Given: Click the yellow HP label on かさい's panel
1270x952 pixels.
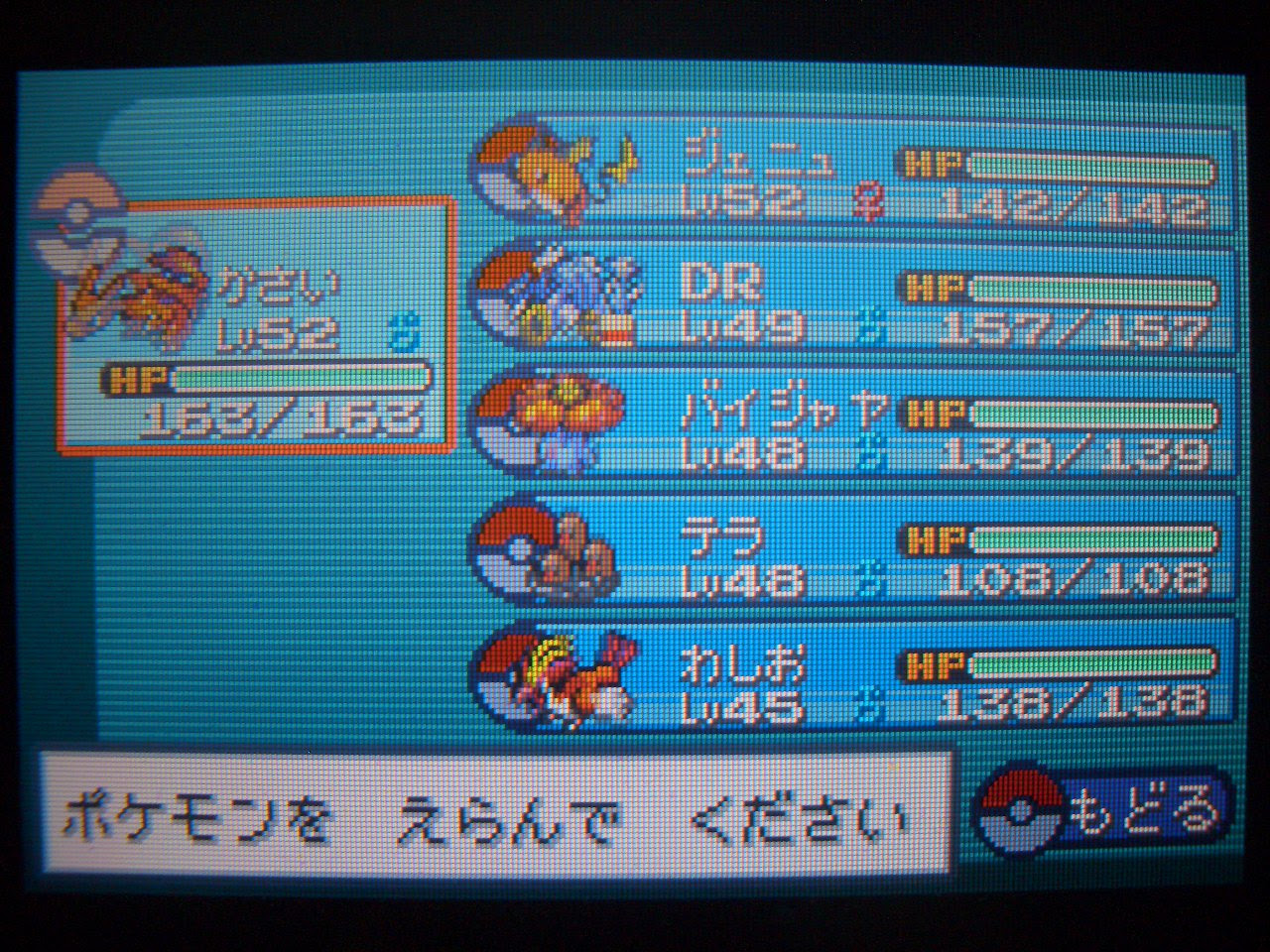Looking at the screenshot, I should pyautogui.click(x=134, y=380).
